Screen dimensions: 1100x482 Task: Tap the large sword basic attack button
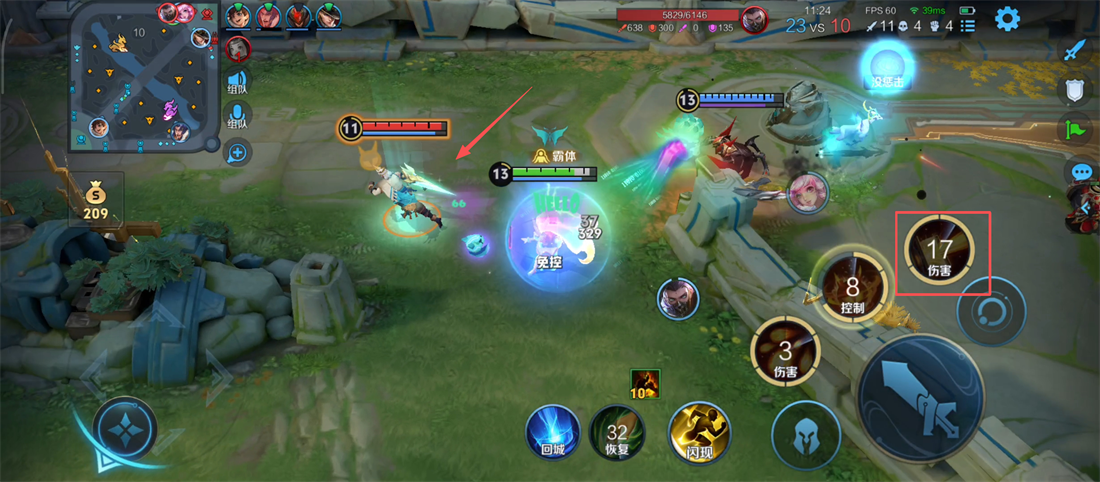tap(920, 397)
